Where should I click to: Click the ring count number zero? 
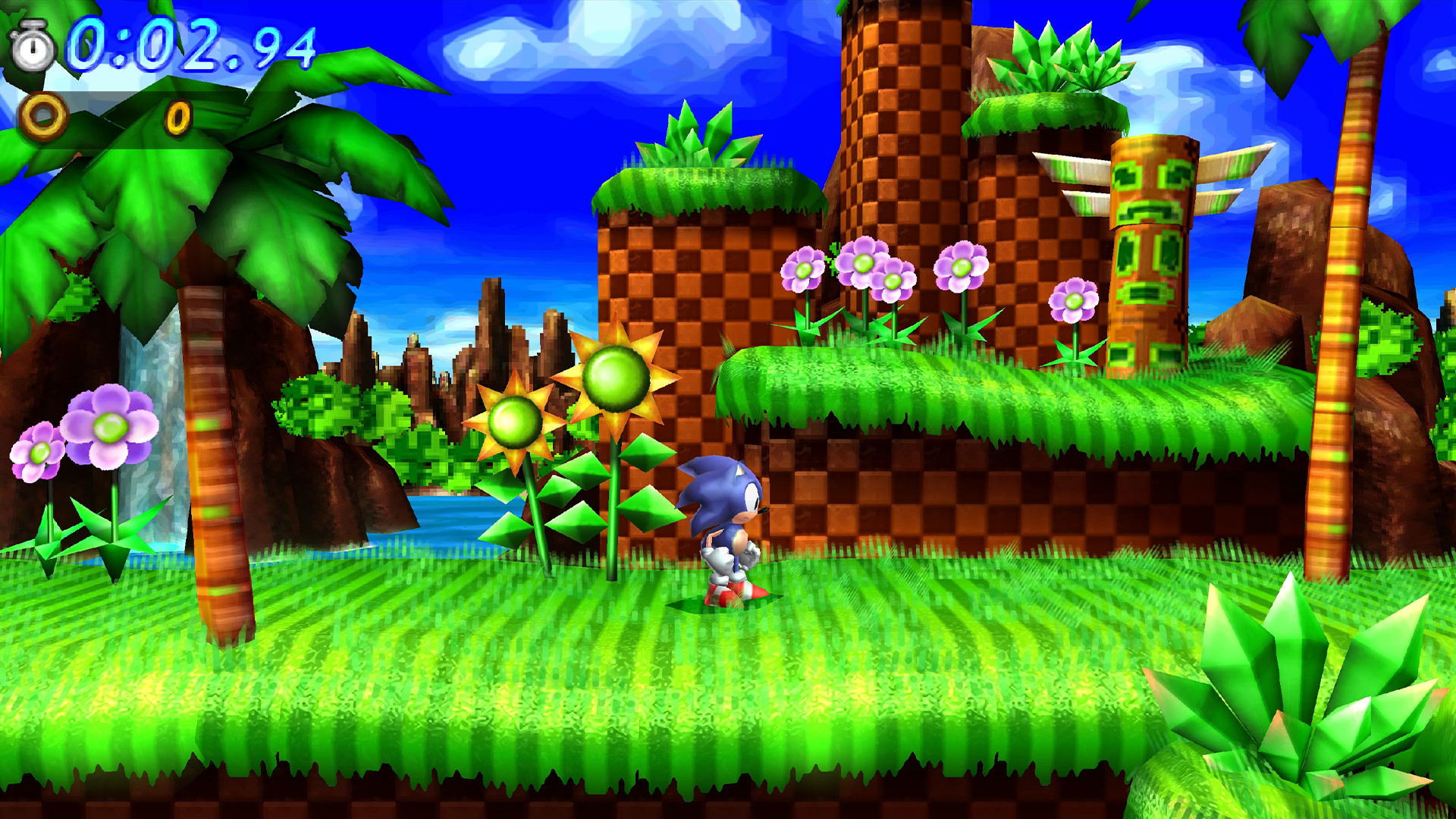click(x=178, y=119)
